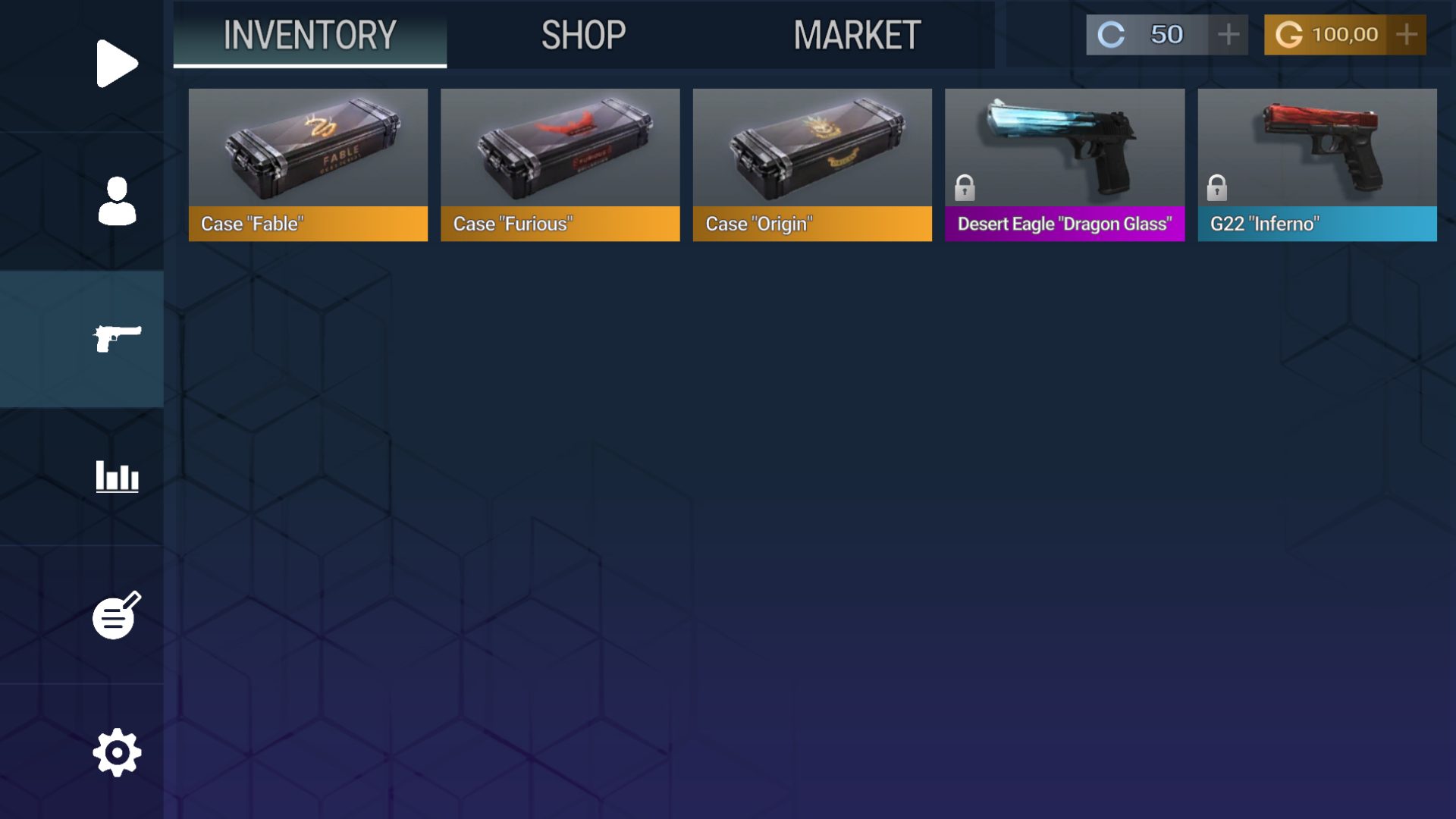Image resolution: width=1456 pixels, height=819 pixels.
Task: Open the statistics bar chart icon
Action: click(117, 477)
